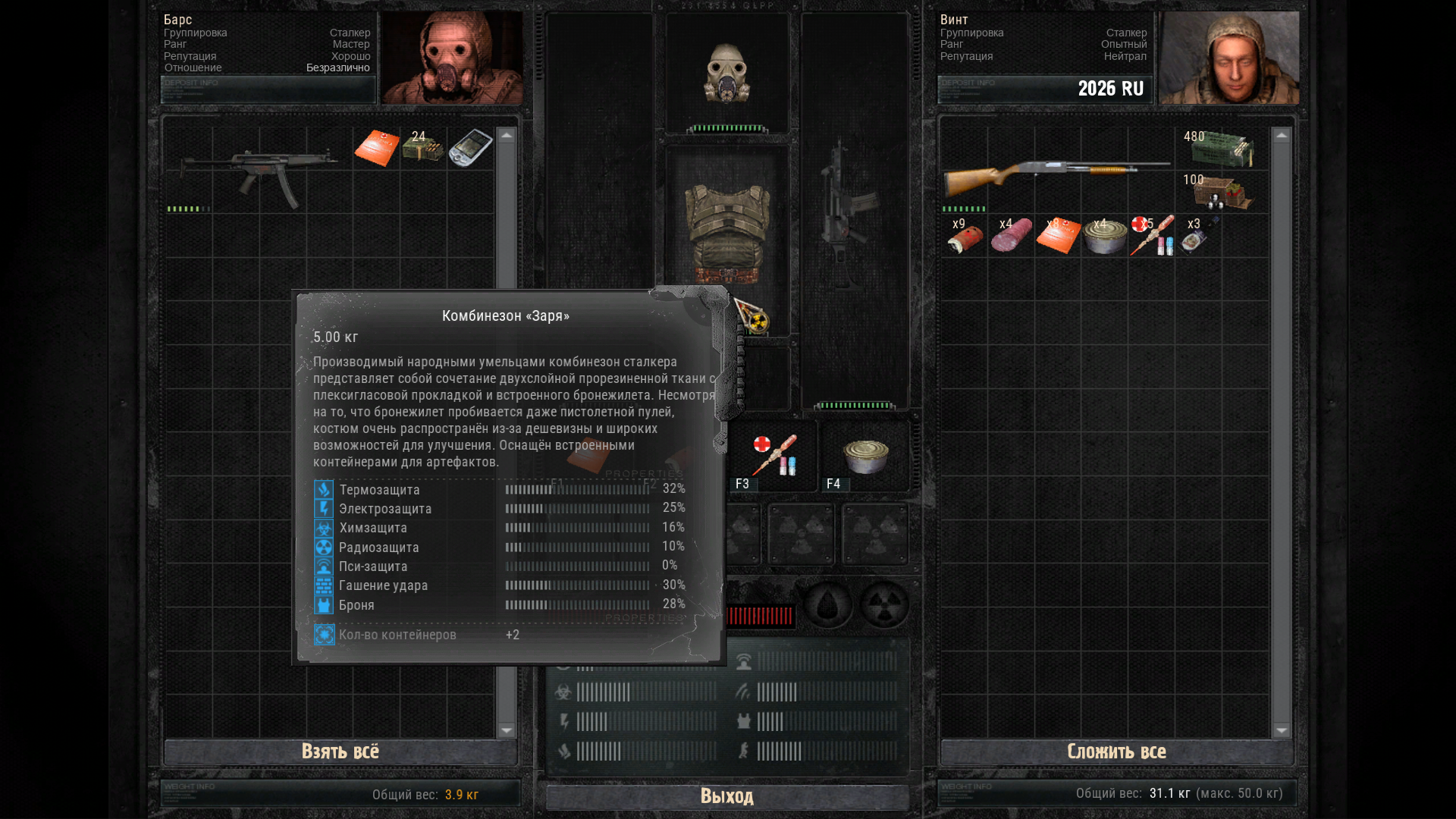The width and height of the screenshot is (1456, 819).
Task: Use the F3 quick slot medical item
Action: click(773, 456)
